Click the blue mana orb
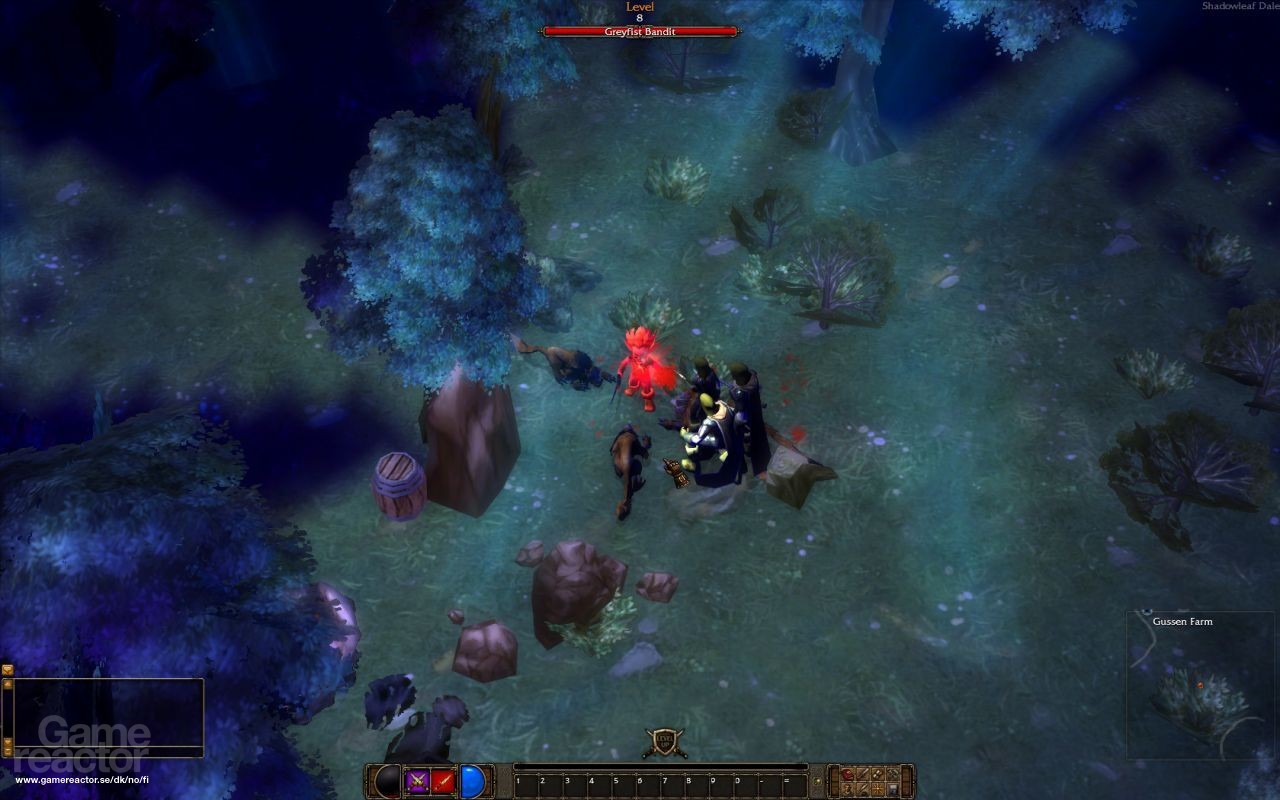The height and width of the screenshot is (800, 1280). 470,779
